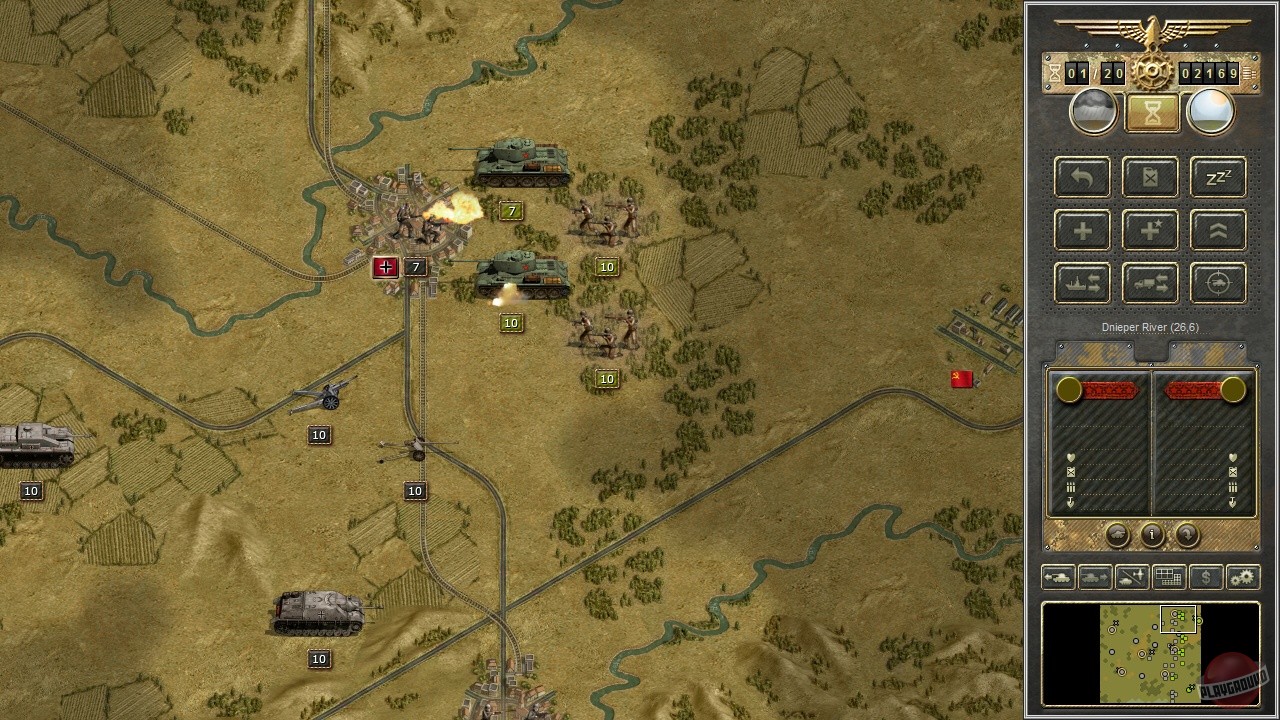Resupply the unit with the fuel icon

(x=1149, y=177)
